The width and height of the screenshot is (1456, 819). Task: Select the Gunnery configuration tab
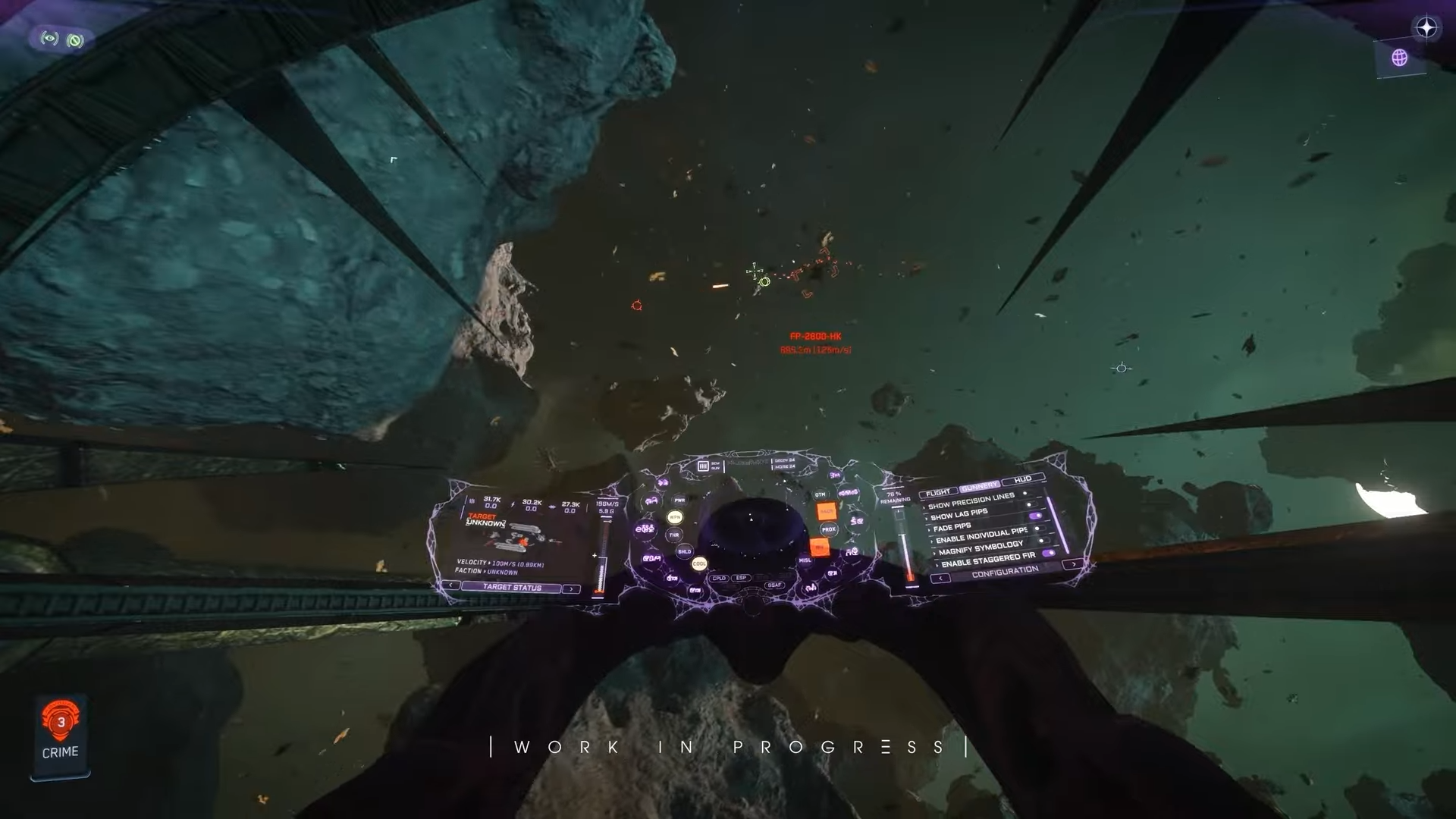pos(979,487)
